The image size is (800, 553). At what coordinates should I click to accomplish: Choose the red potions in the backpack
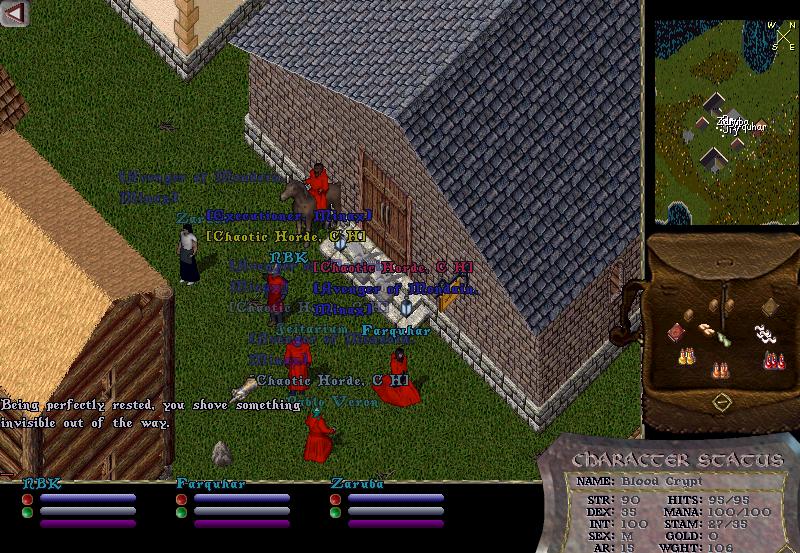click(x=772, y=360)
